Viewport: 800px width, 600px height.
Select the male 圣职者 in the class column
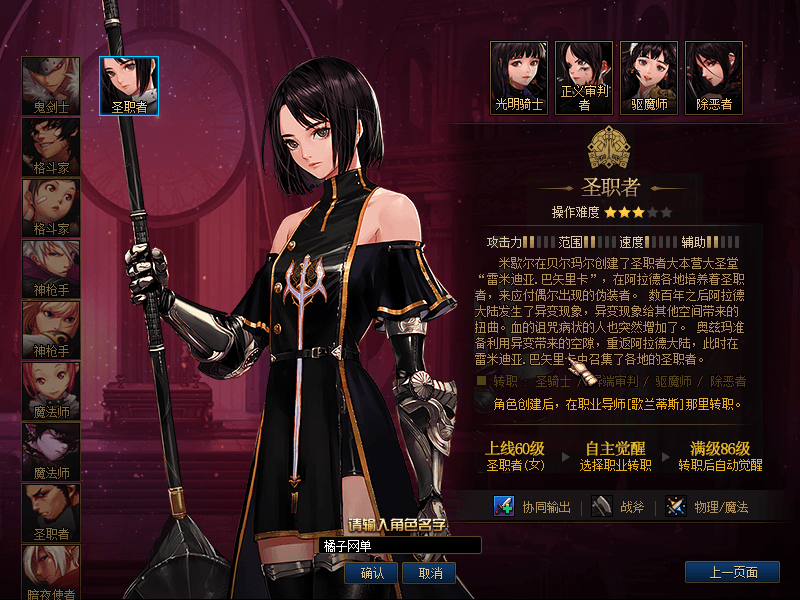[x=51, y=512]
